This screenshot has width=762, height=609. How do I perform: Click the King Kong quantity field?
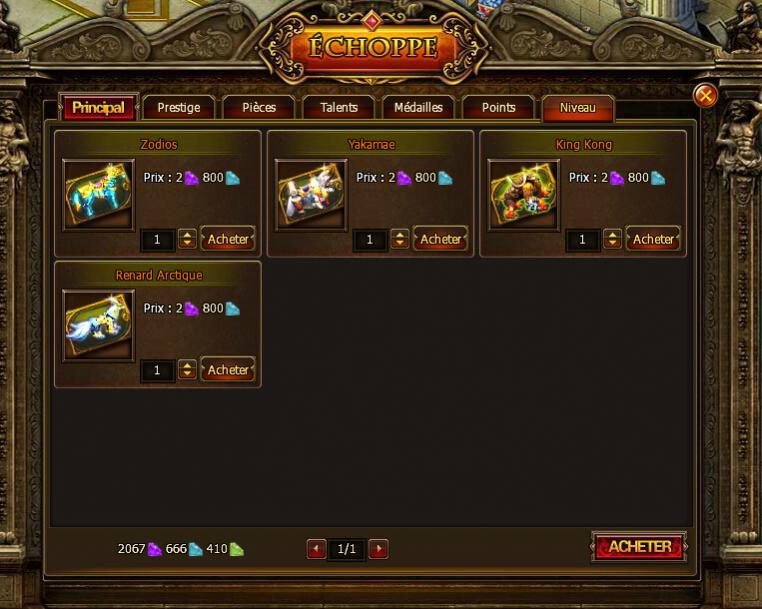click(582, 240)
